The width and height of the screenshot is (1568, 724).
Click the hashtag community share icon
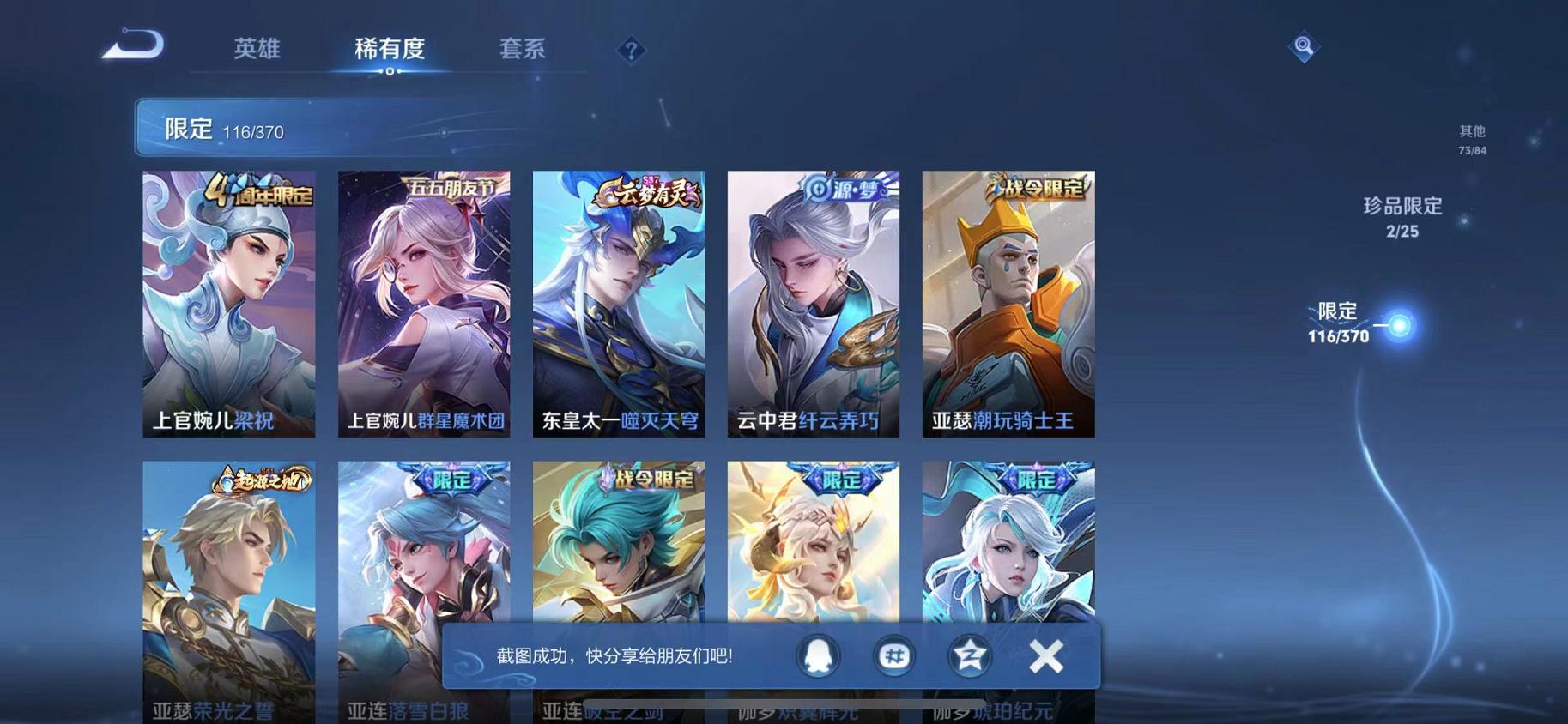click(893, 655)
